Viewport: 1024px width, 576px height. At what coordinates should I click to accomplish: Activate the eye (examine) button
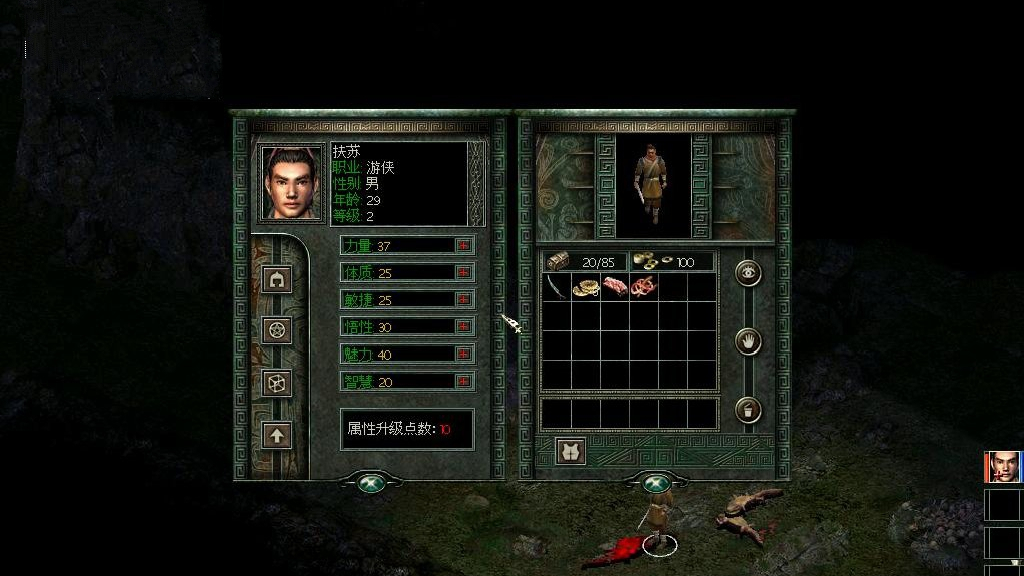[x=748, y=272]
